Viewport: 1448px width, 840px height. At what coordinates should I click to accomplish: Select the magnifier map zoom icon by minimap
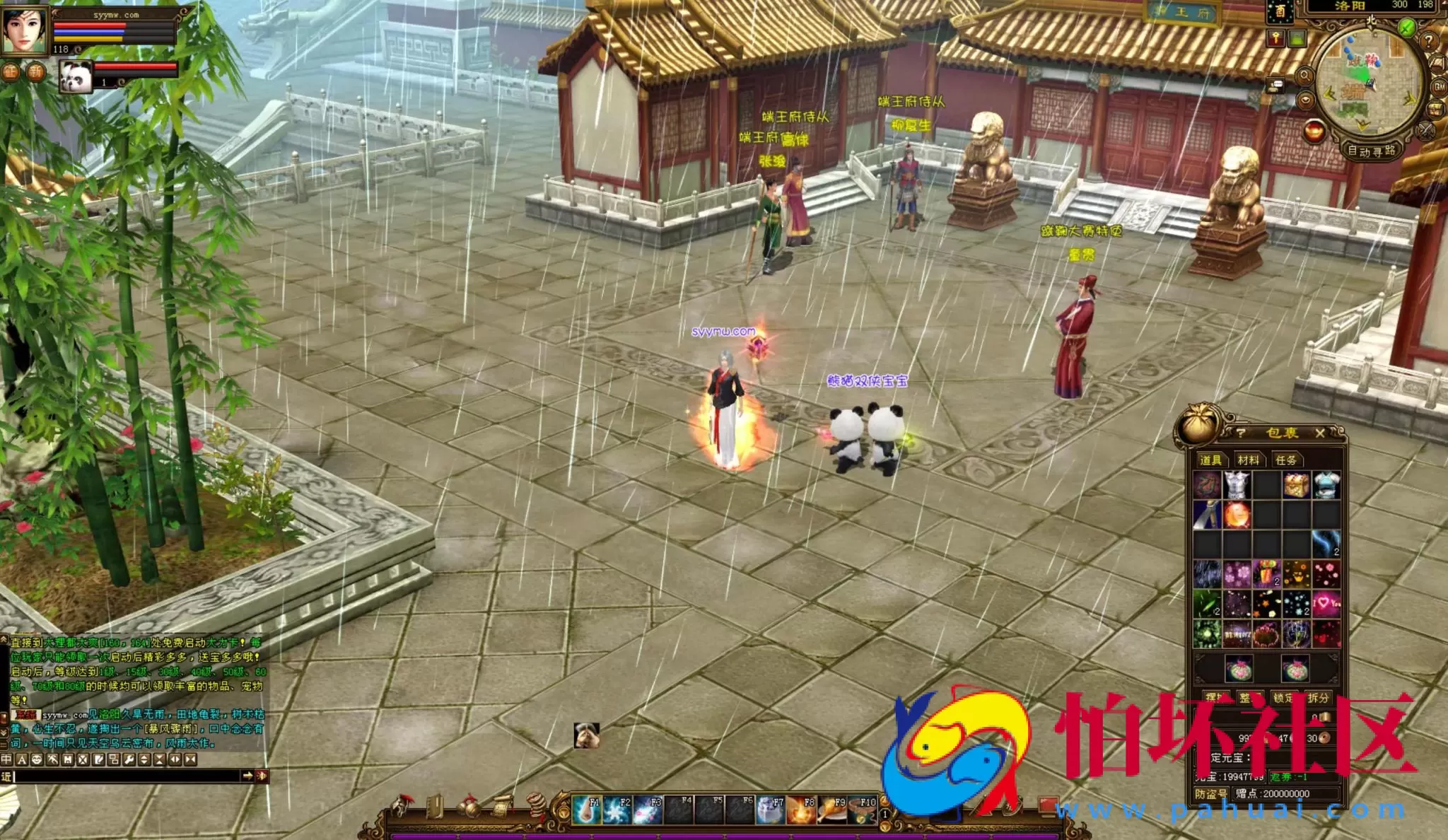click(x=1306, y=76)
